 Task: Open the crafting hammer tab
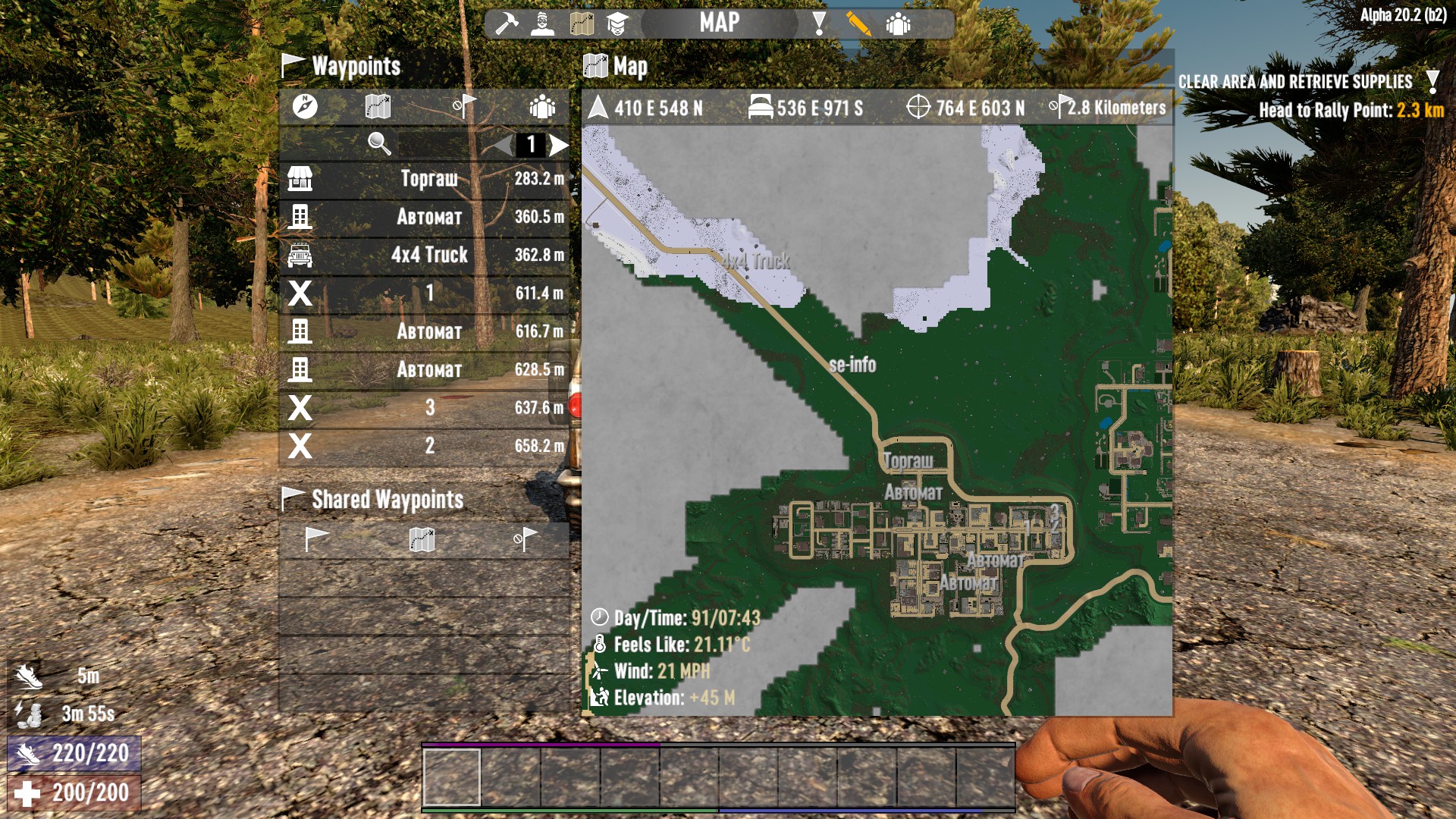point(506,24)
